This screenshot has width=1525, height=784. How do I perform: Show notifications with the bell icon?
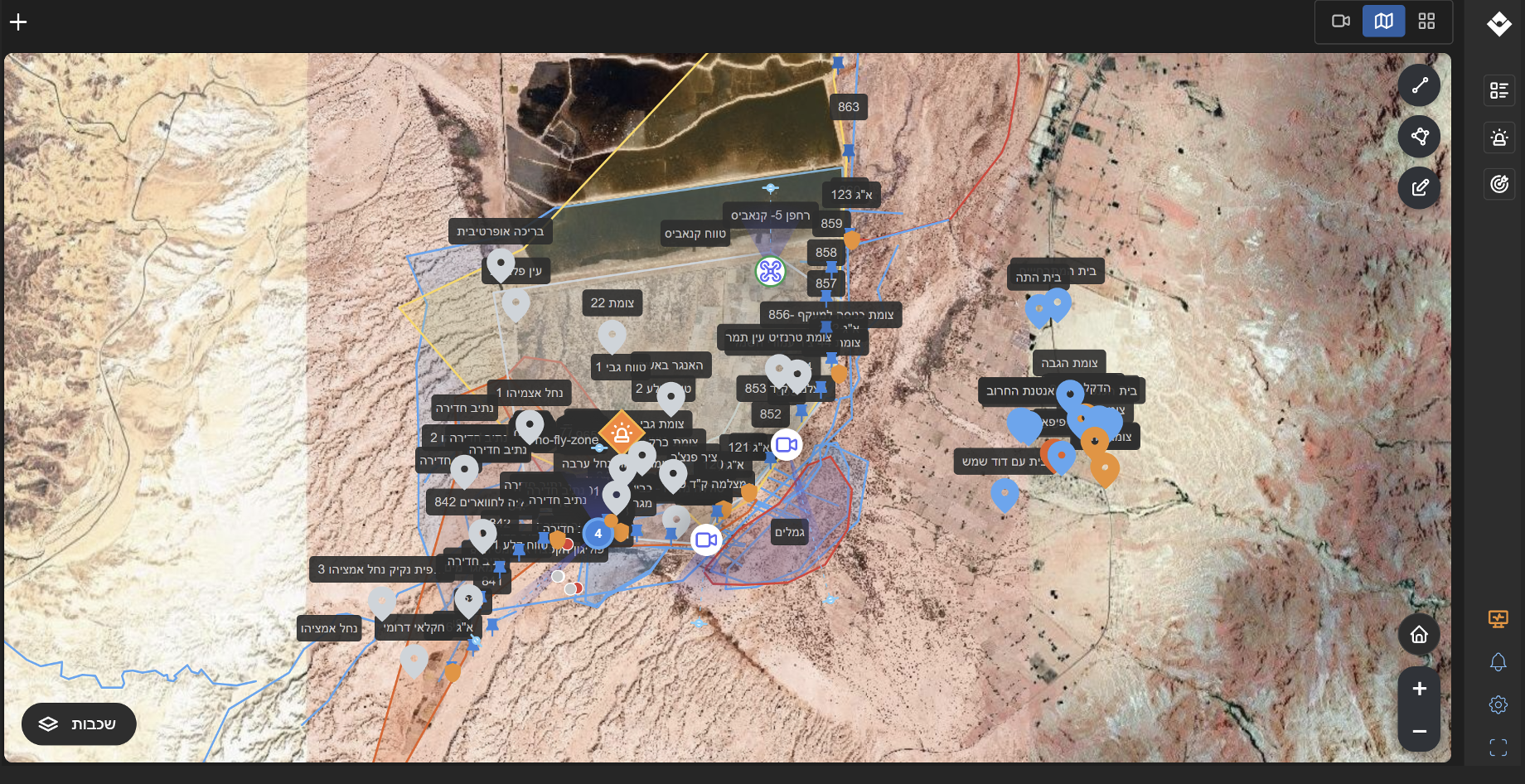[x=1498, y=661]
